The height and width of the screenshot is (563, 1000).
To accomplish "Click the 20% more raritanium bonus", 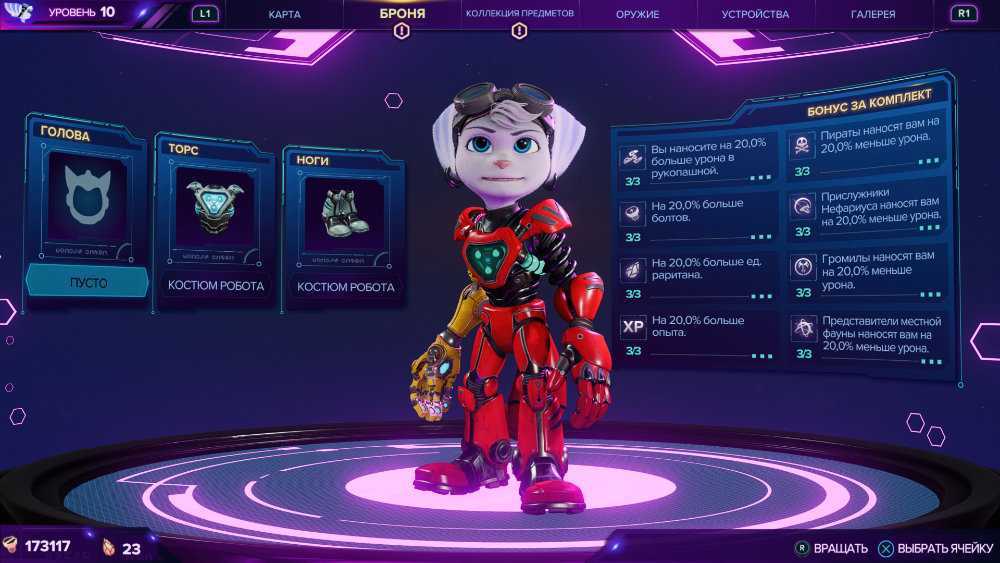I will point(697,273).
